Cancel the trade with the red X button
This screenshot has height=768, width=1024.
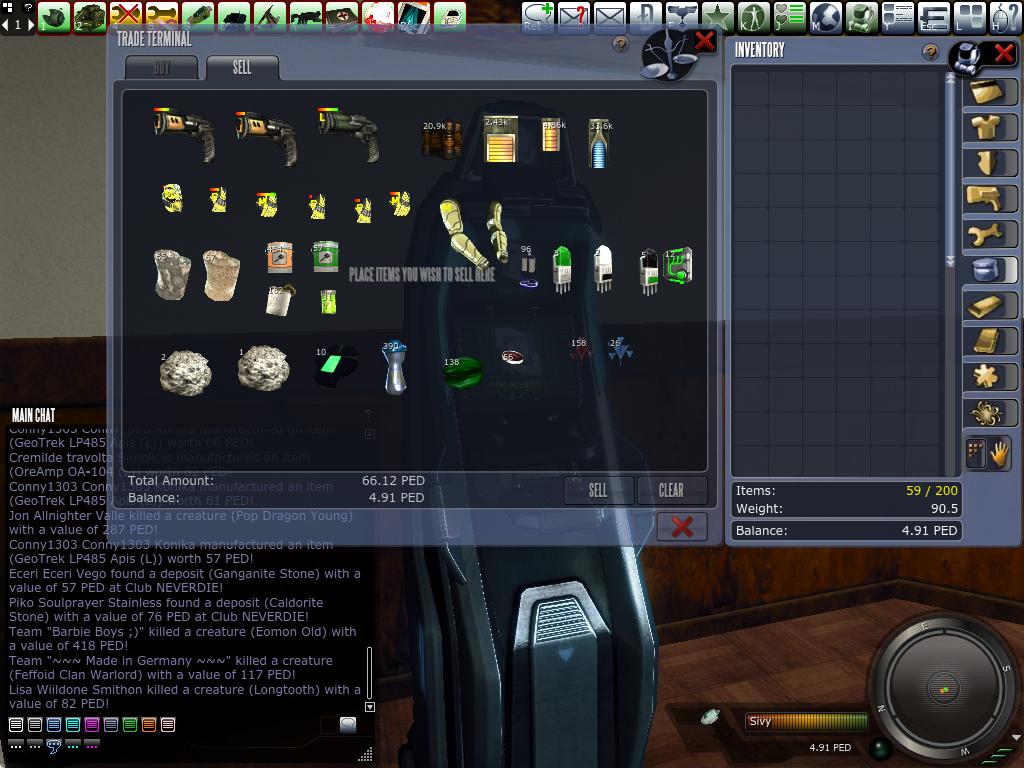pos(682,527)
